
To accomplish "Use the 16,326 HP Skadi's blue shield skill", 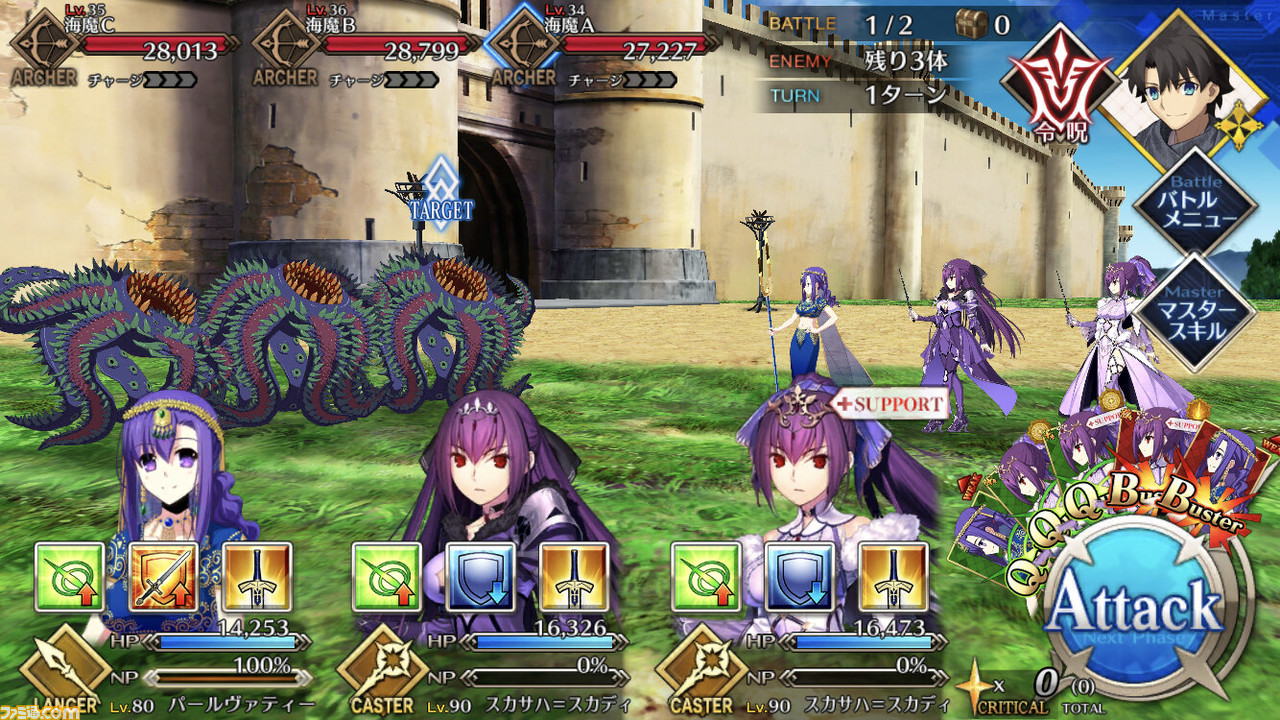I will (481, 577).
